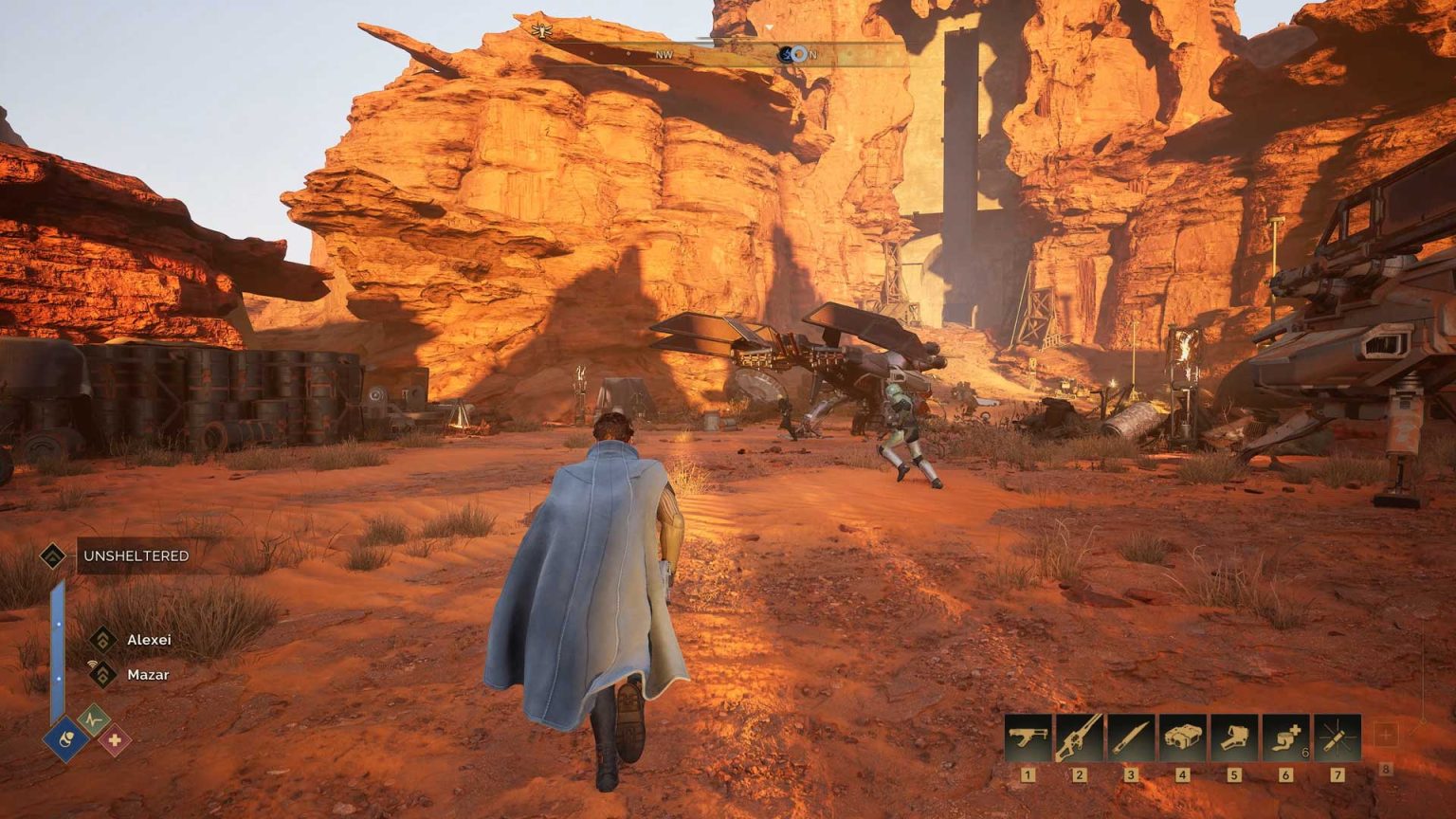Viewport: 1456px width, 819px height.
Task: Select party member Alexei
Action: 148,640
